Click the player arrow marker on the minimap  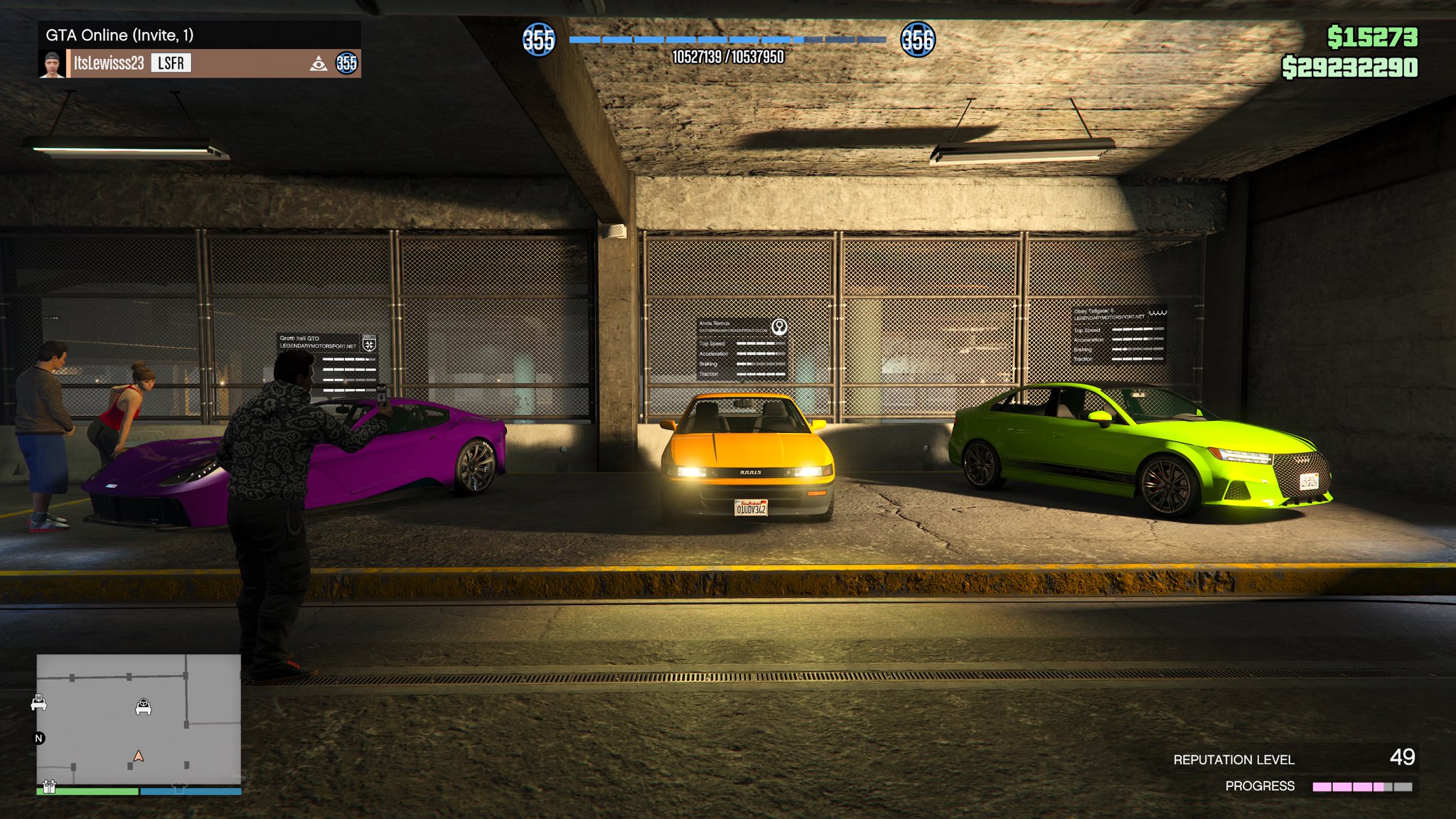139,756
